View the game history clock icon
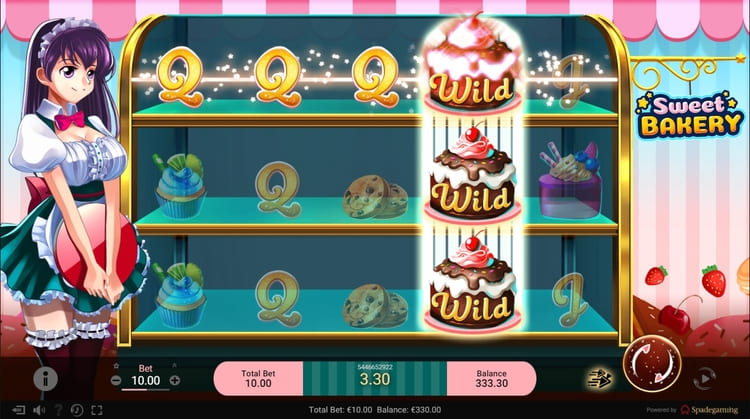 click(78, 410)
